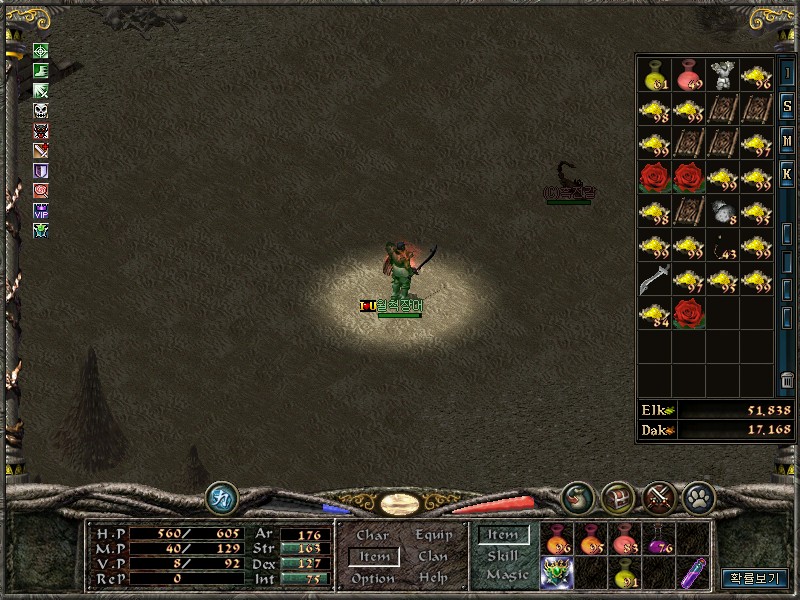Viewport: 800px width, 600px height.
Task: Switch to the M inventory tab
Action: (x=787, y=140)
